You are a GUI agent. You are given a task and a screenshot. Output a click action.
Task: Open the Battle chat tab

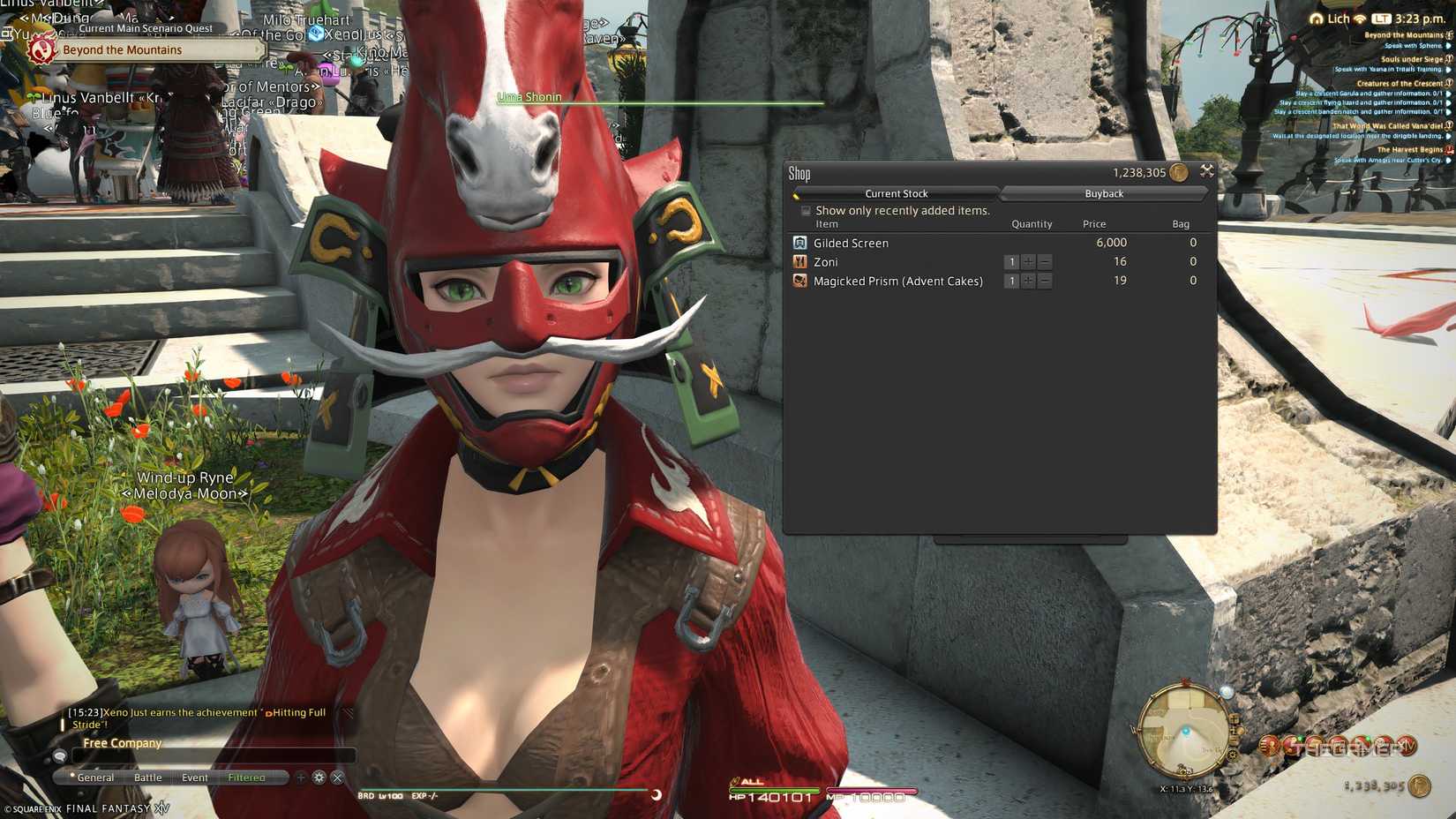pyautogui.click(x=147, y=778)
